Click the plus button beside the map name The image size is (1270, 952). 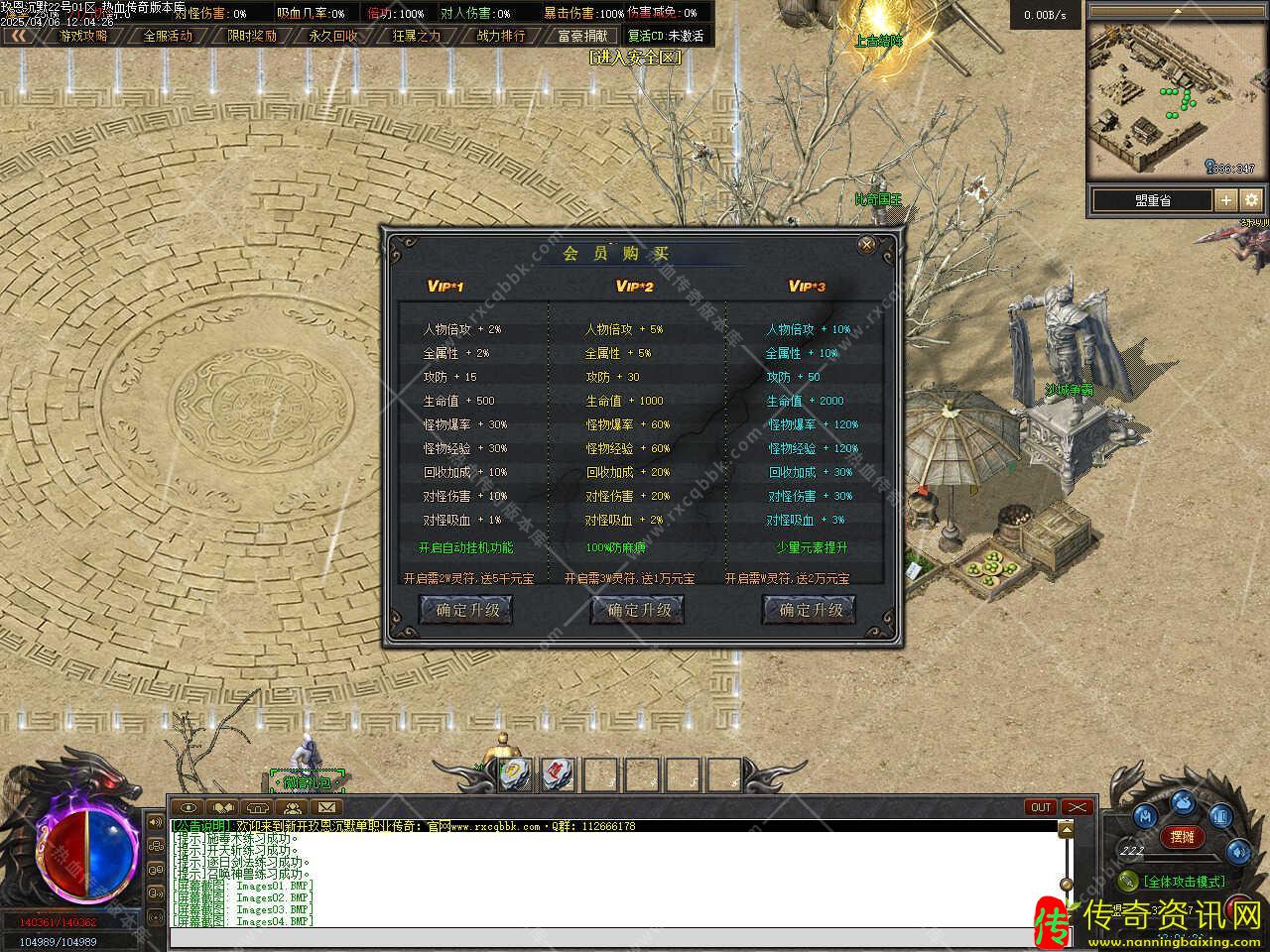click(x=1226, y=199)
